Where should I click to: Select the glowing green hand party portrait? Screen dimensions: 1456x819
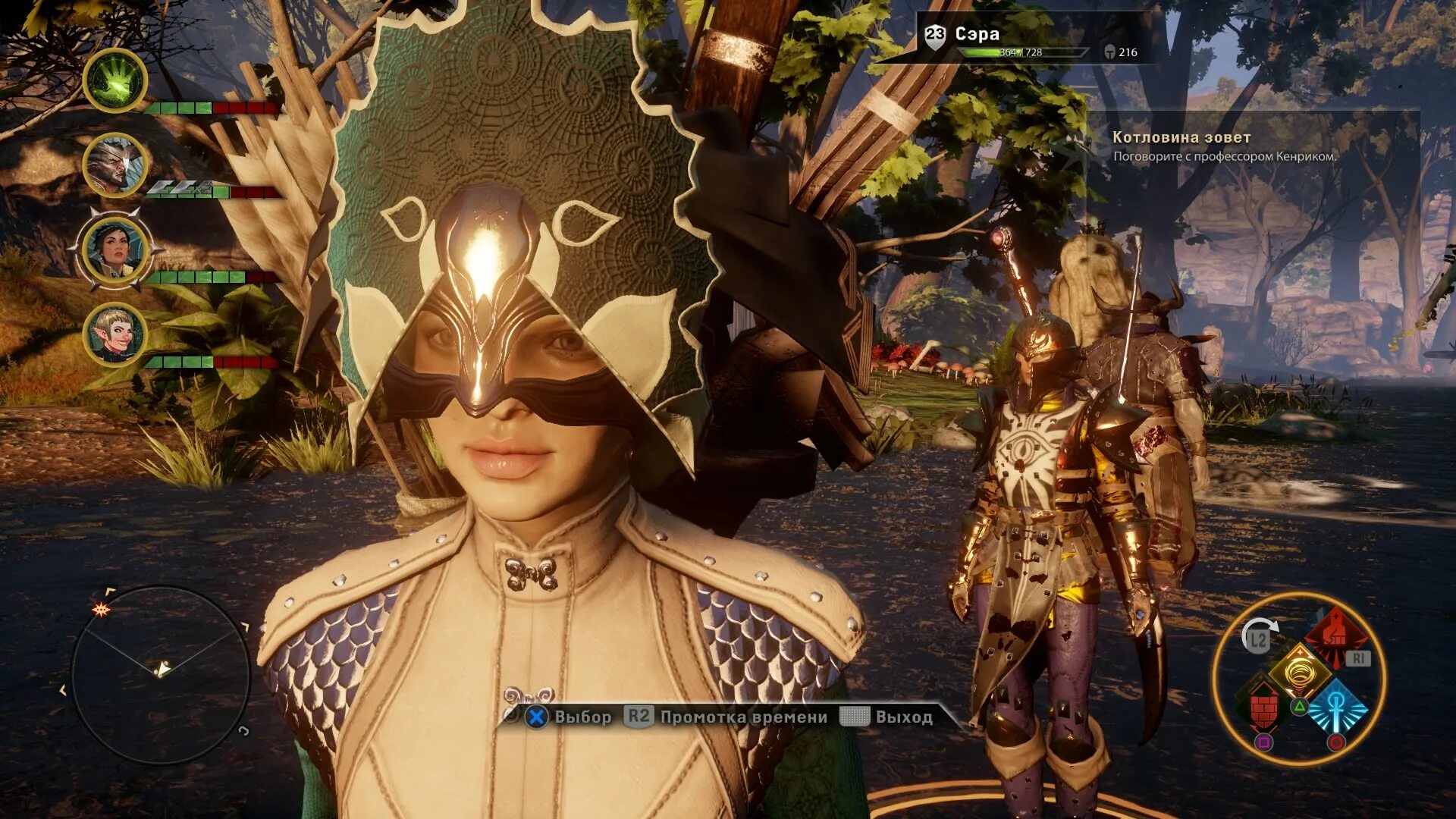pos(115,80)
